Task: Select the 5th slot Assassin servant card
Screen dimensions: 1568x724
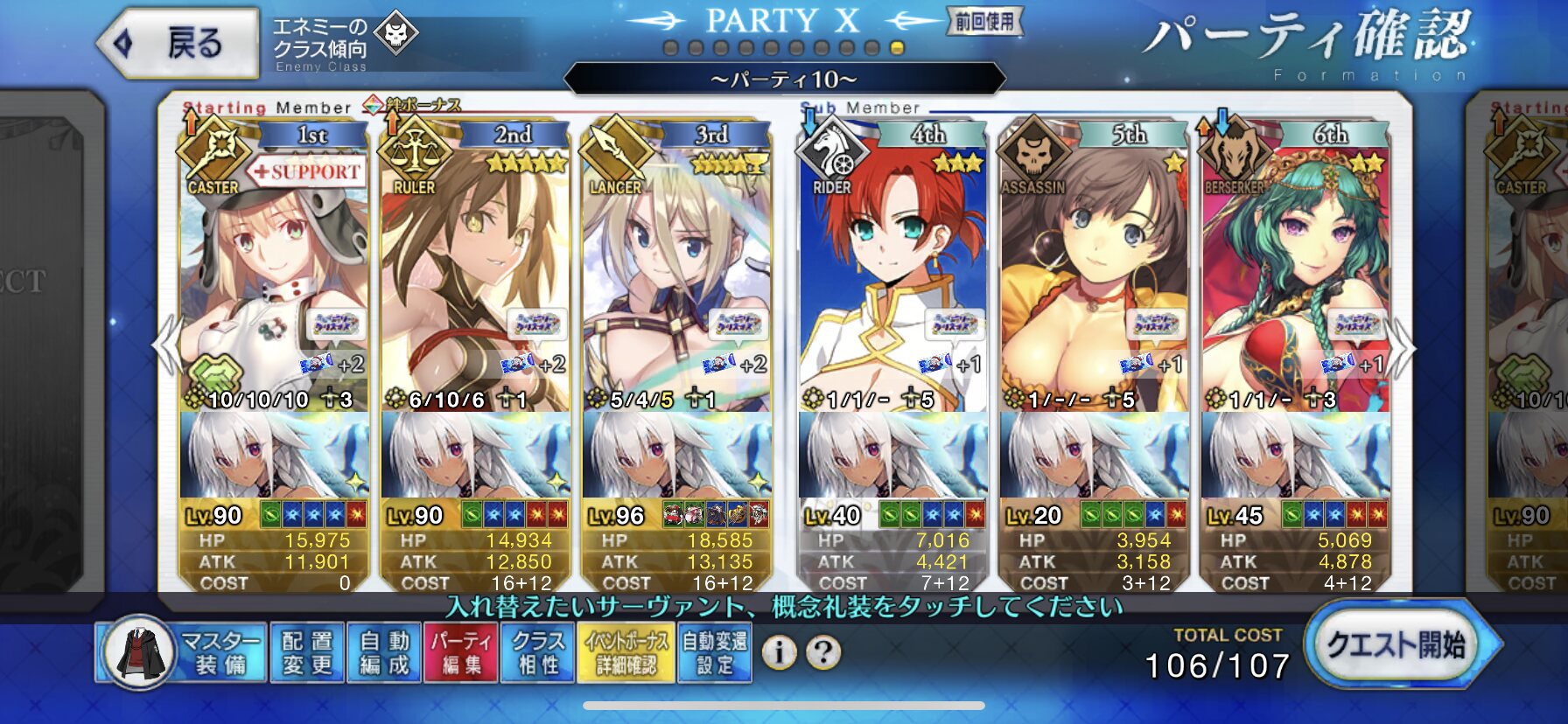Action: click(x=1094, y=280)
